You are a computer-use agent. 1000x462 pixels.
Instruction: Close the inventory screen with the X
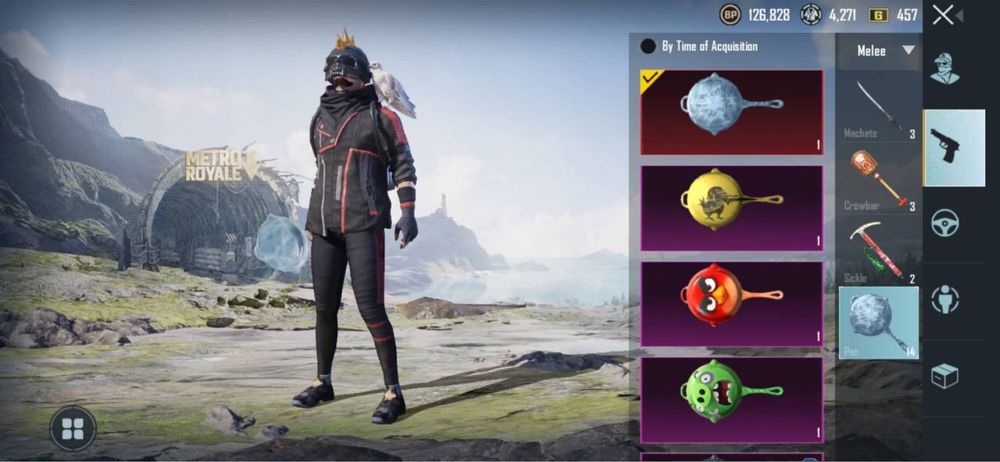(x=943, y=15)
